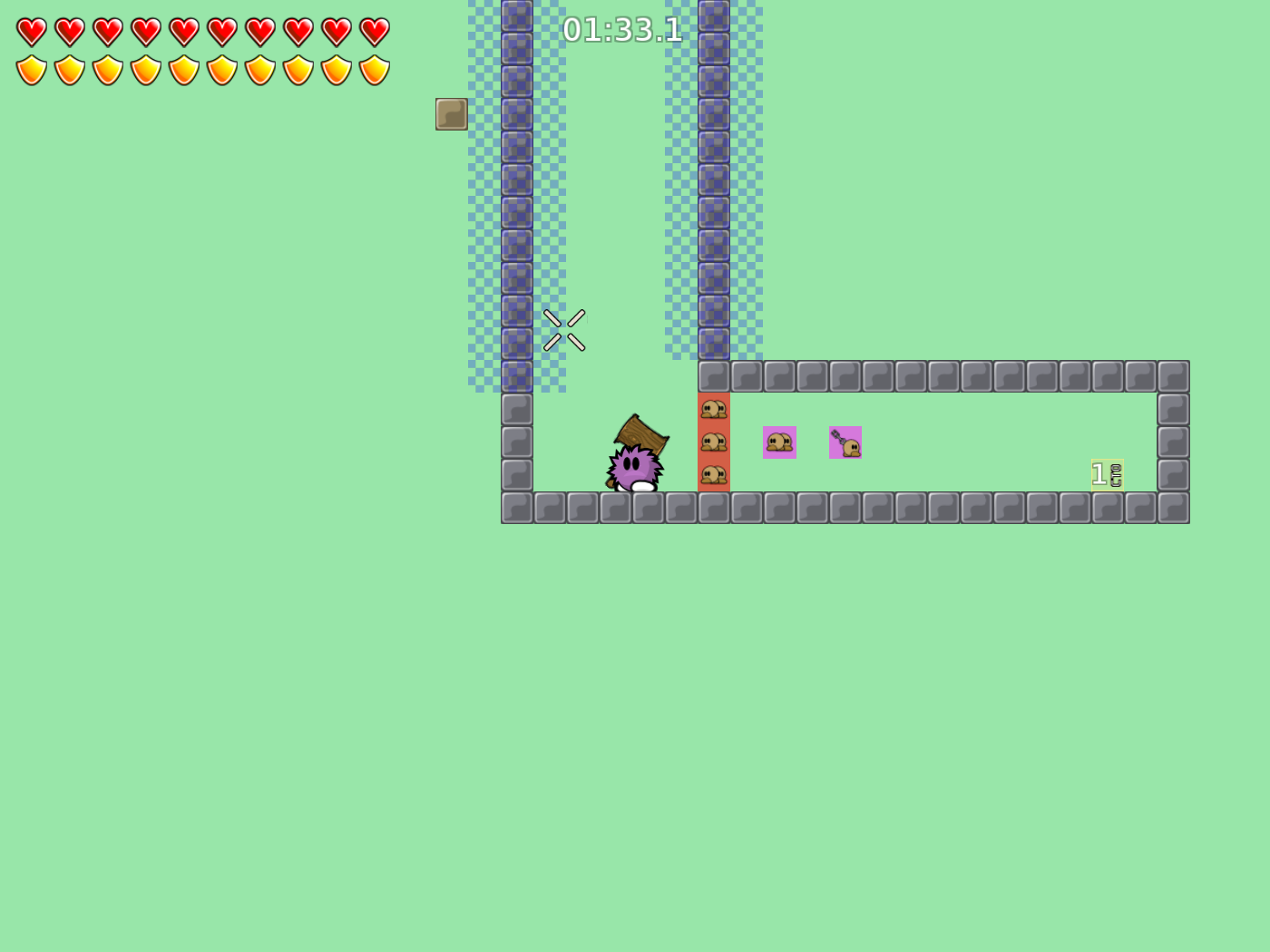Image resolution: width=1270 pixels, height=952 pixels.
Task: Click the stone block directly above the coin marker
Action: coord(1108,374)
